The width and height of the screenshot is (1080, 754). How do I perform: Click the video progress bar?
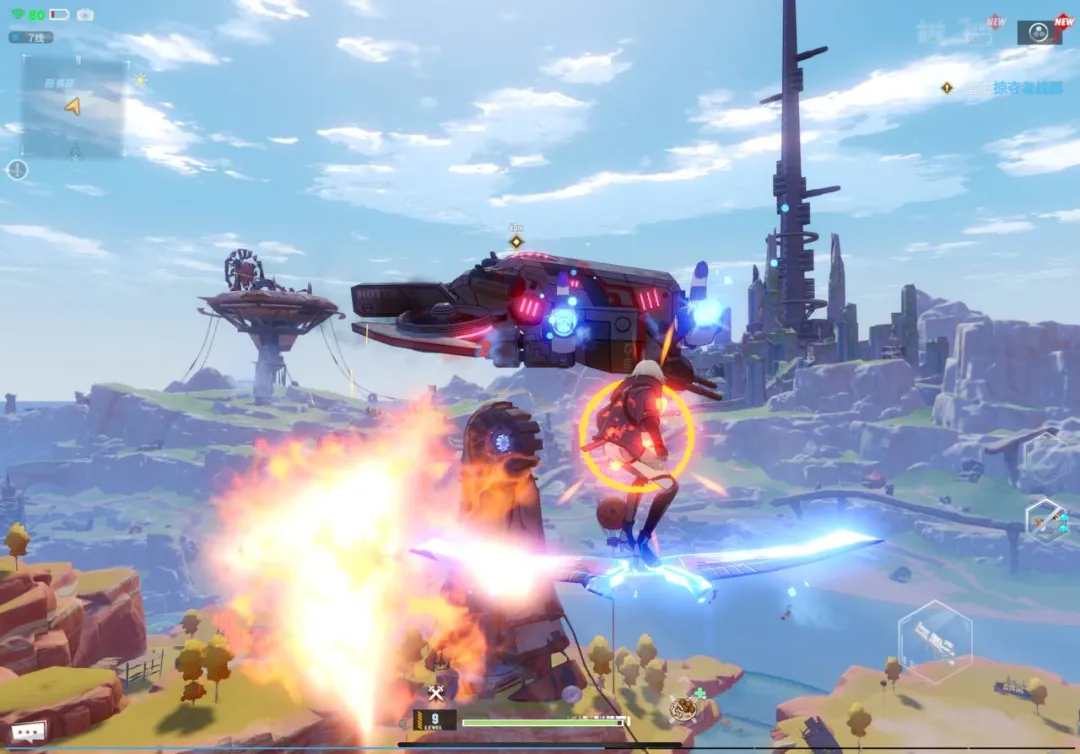click(540, 744)
